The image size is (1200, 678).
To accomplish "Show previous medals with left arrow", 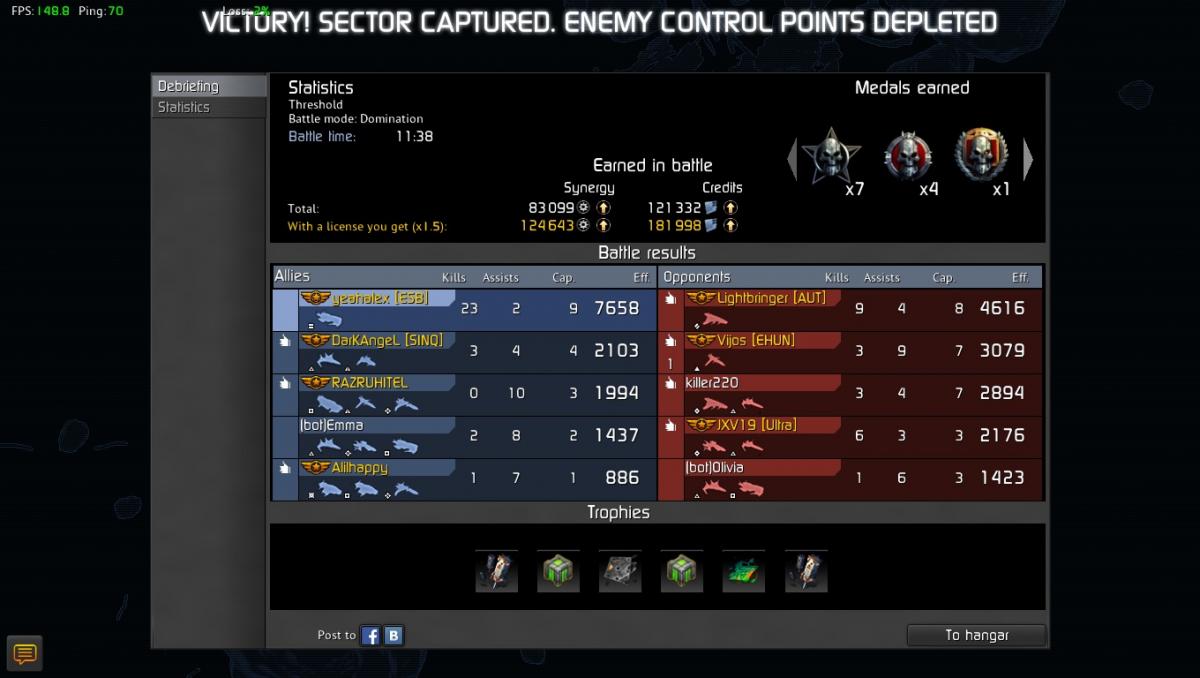I will click(x=792, y=159).
